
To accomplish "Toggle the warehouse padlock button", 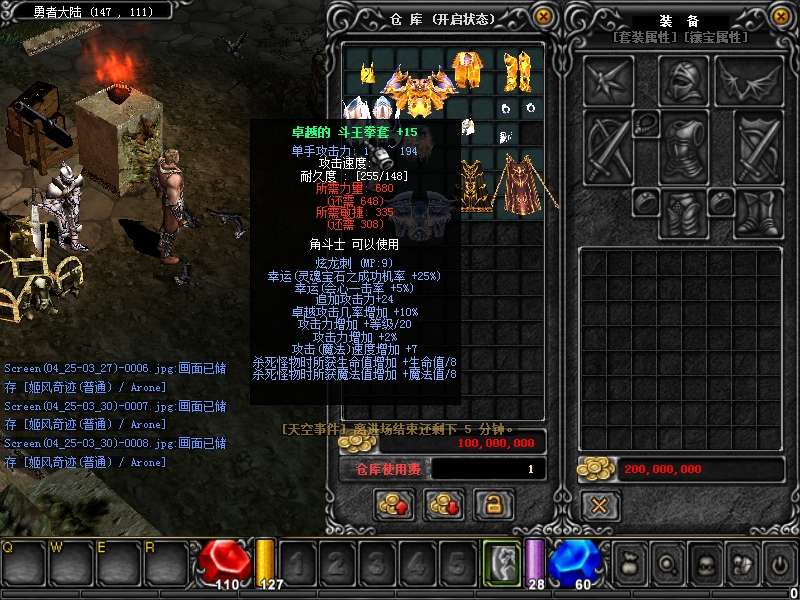I will [x=492, y=505].
